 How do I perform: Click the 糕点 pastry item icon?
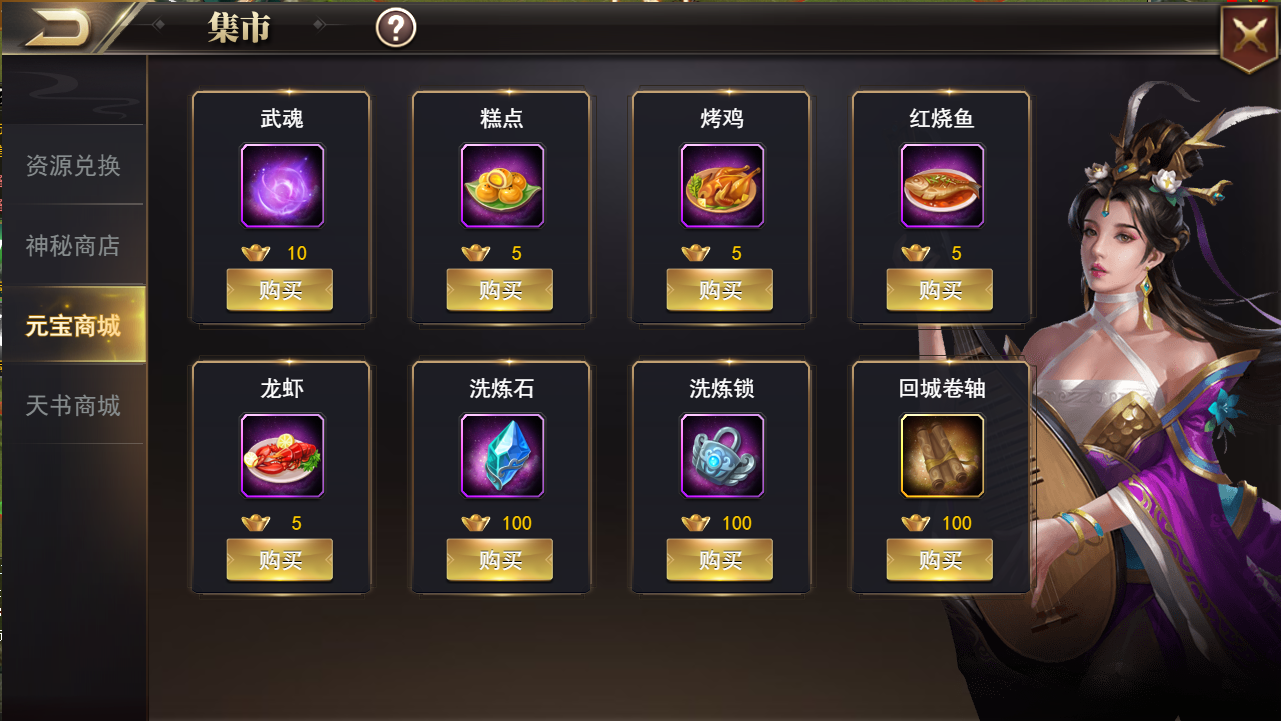501,187
